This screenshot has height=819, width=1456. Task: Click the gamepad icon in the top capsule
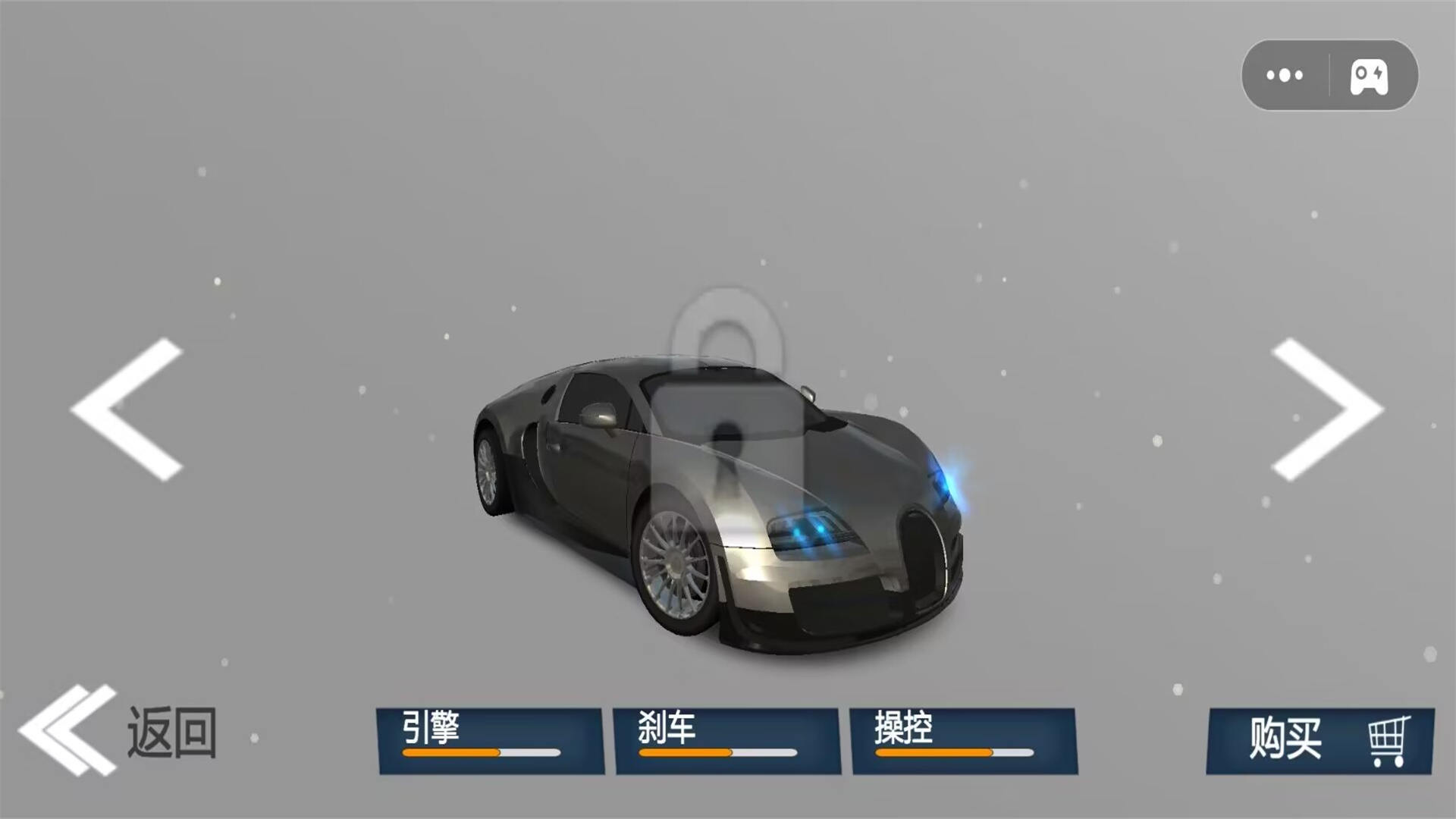1370,76
